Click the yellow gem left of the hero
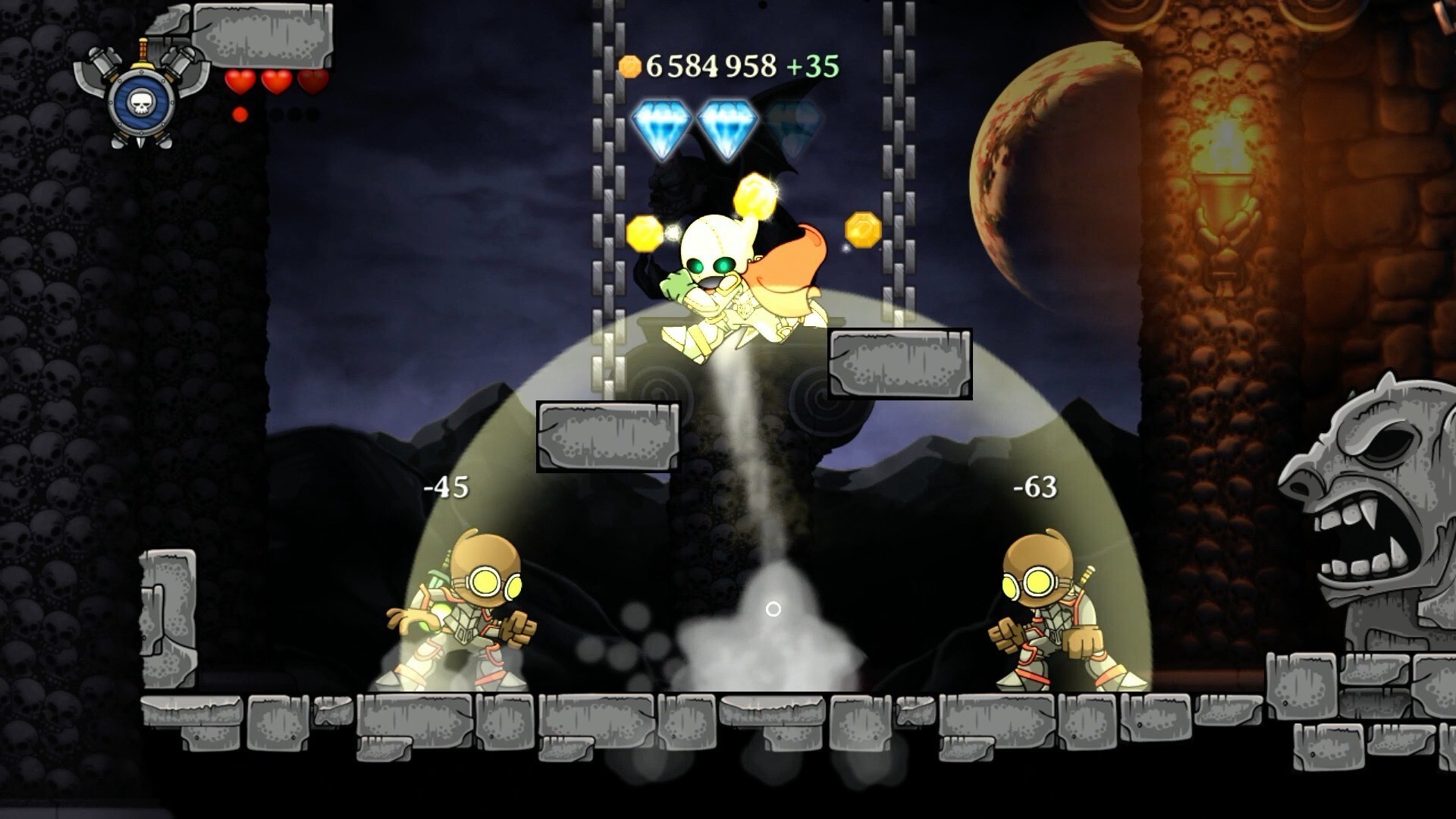This screenshot has width=1456, height=819. point(645,231)
